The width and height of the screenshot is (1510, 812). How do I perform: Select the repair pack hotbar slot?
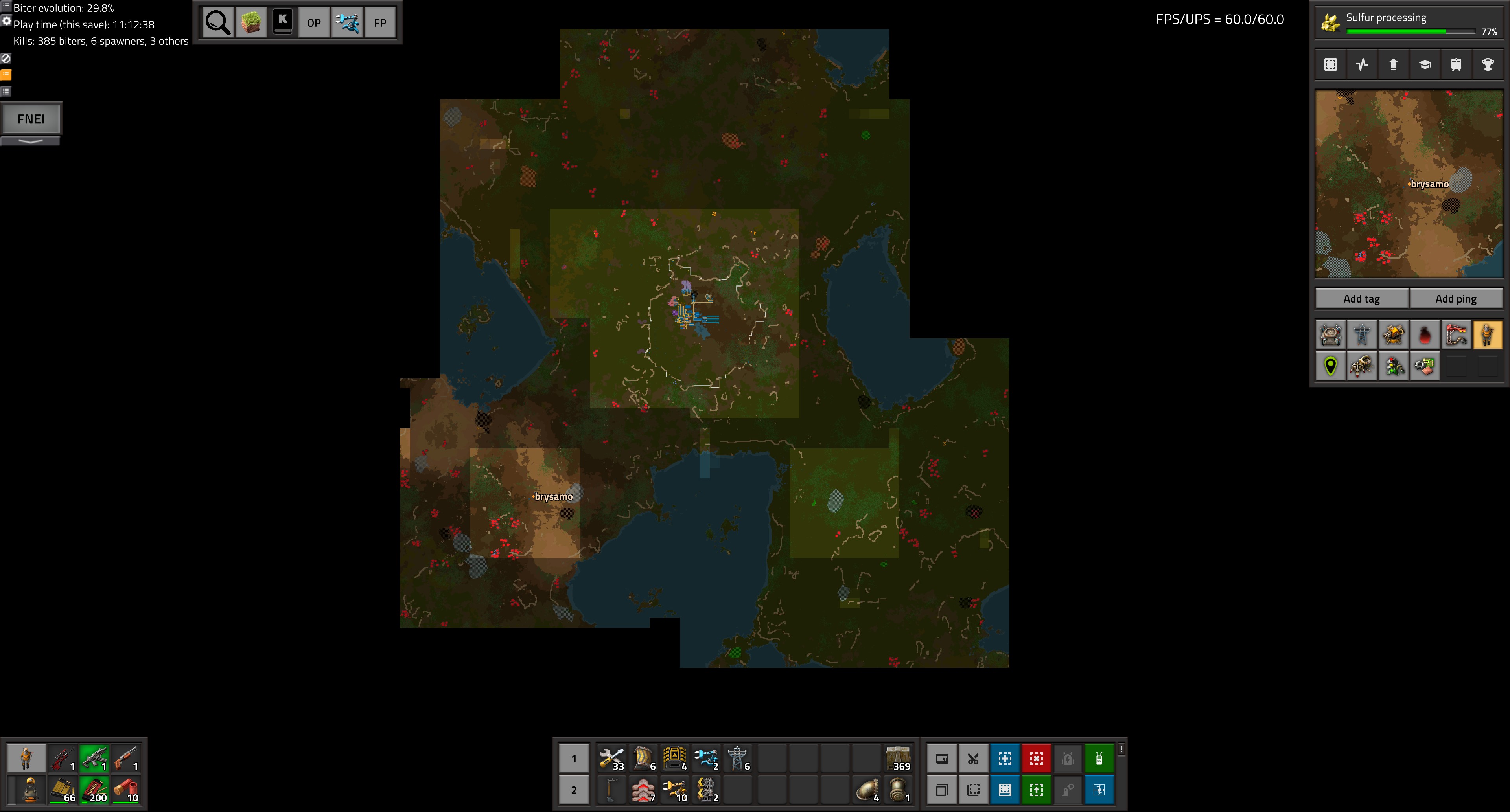click(x=611, y=759)
